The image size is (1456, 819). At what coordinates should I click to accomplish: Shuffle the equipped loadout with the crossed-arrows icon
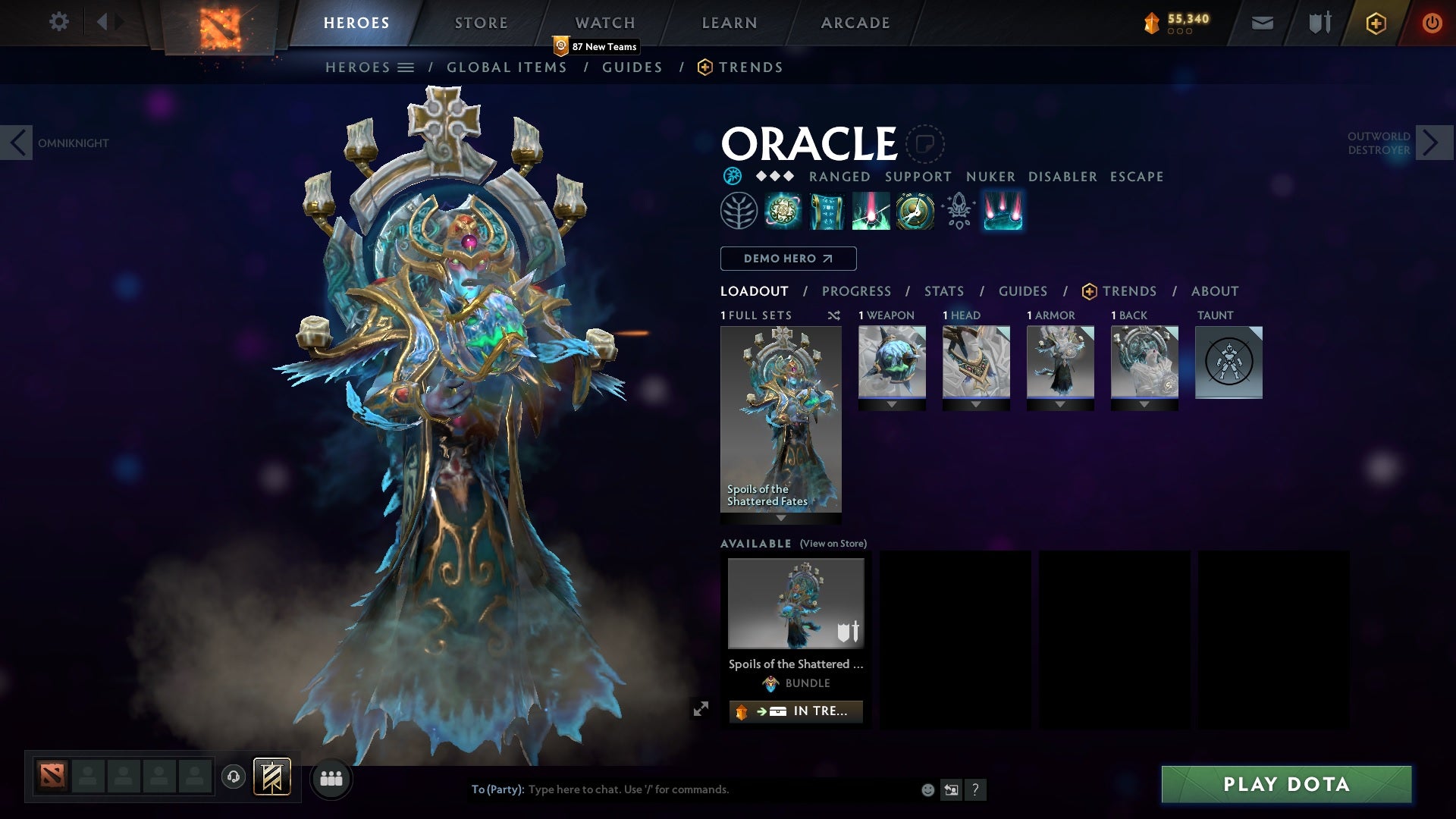click(833, 315)
